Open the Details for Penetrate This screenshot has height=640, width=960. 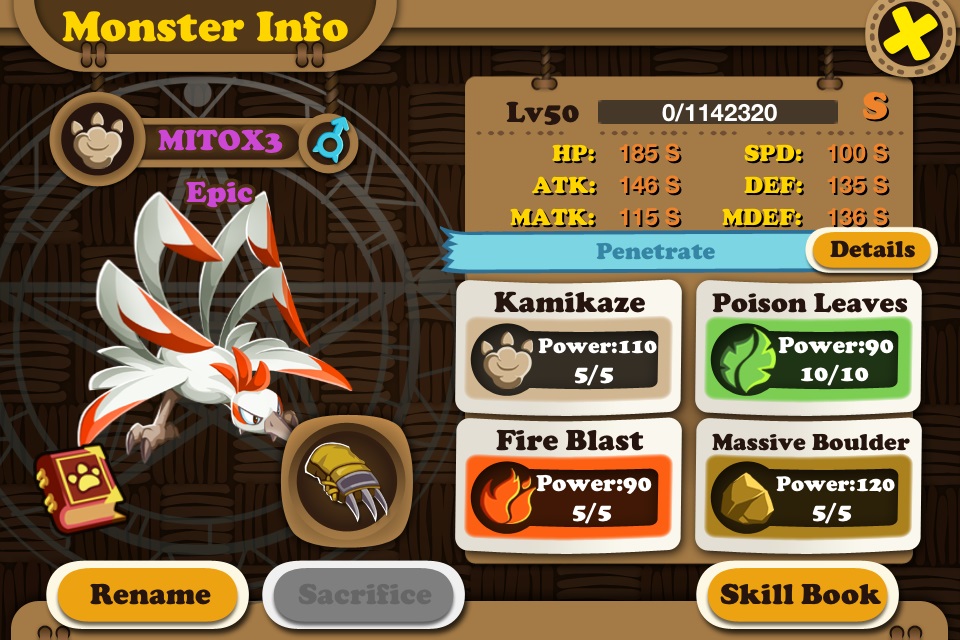tap(872, 250)
